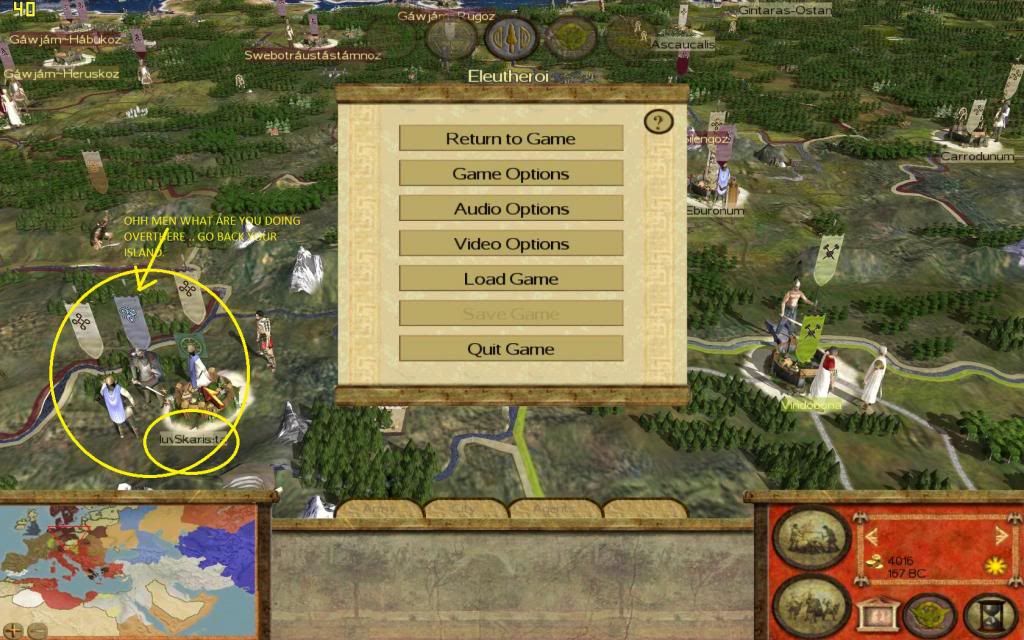Select Quit Game

[511, 348]
